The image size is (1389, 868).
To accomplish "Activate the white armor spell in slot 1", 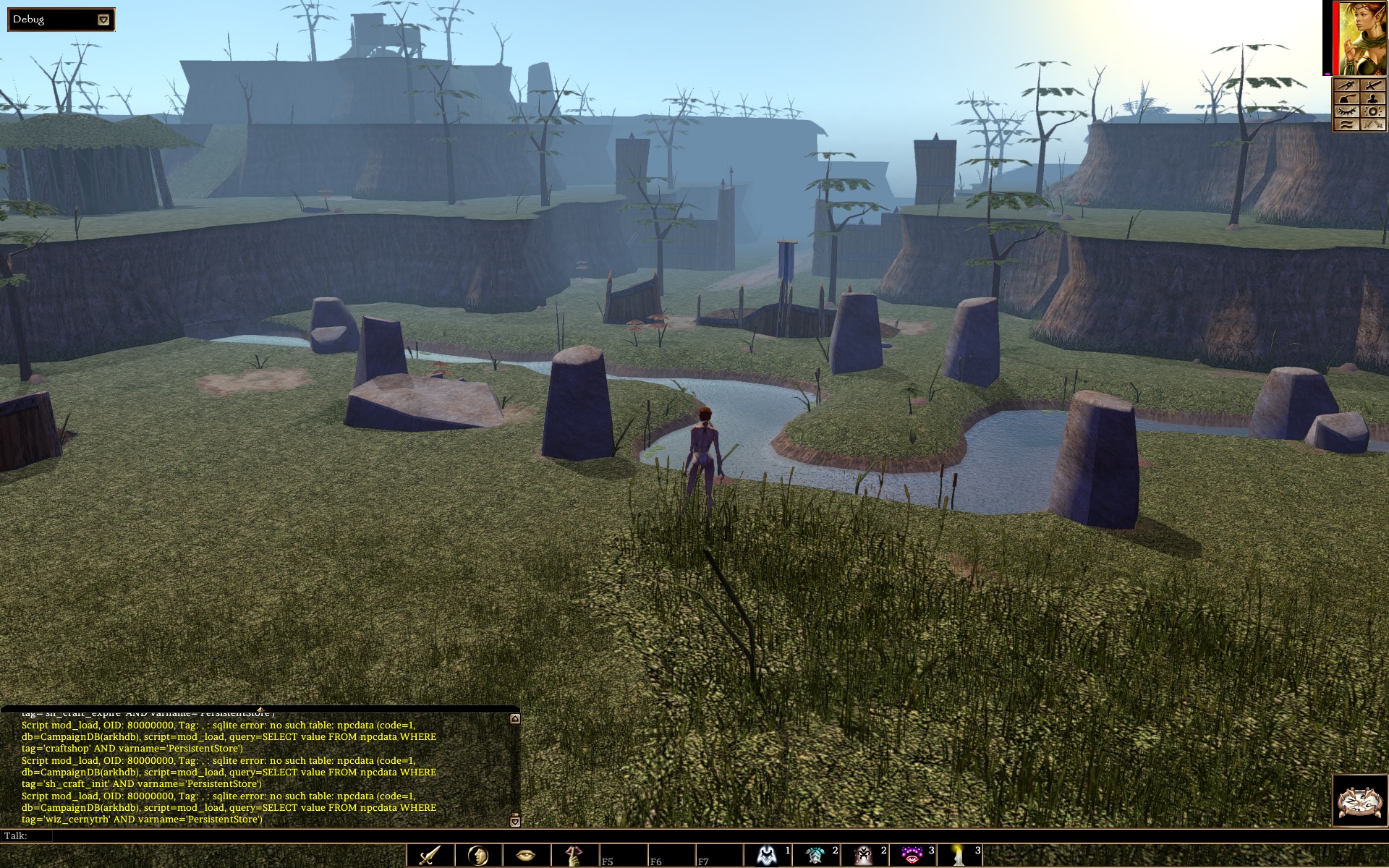I will (x=766, y=856).
